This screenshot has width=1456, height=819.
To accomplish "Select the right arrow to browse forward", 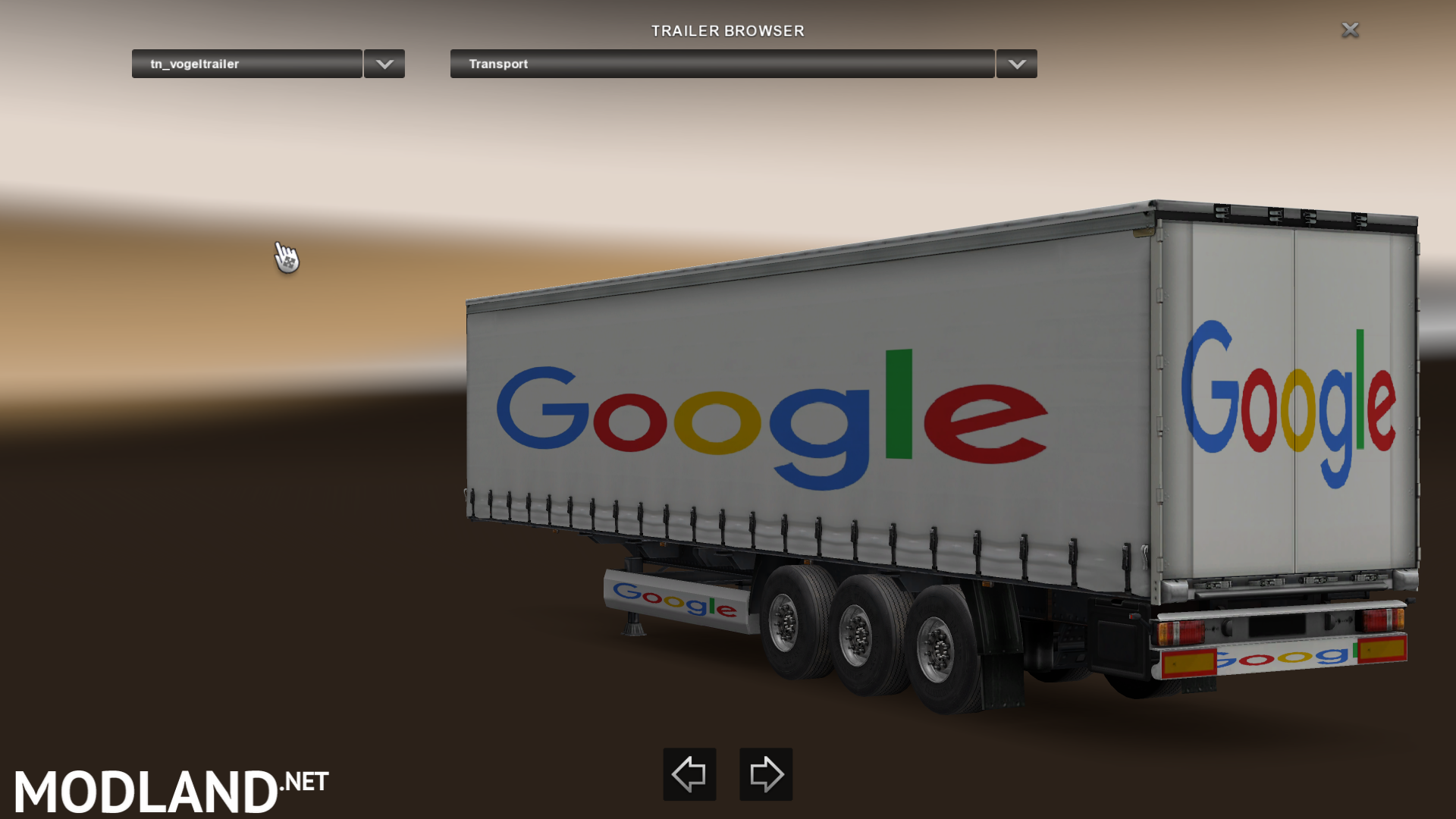I will click(x=764, y=774).
